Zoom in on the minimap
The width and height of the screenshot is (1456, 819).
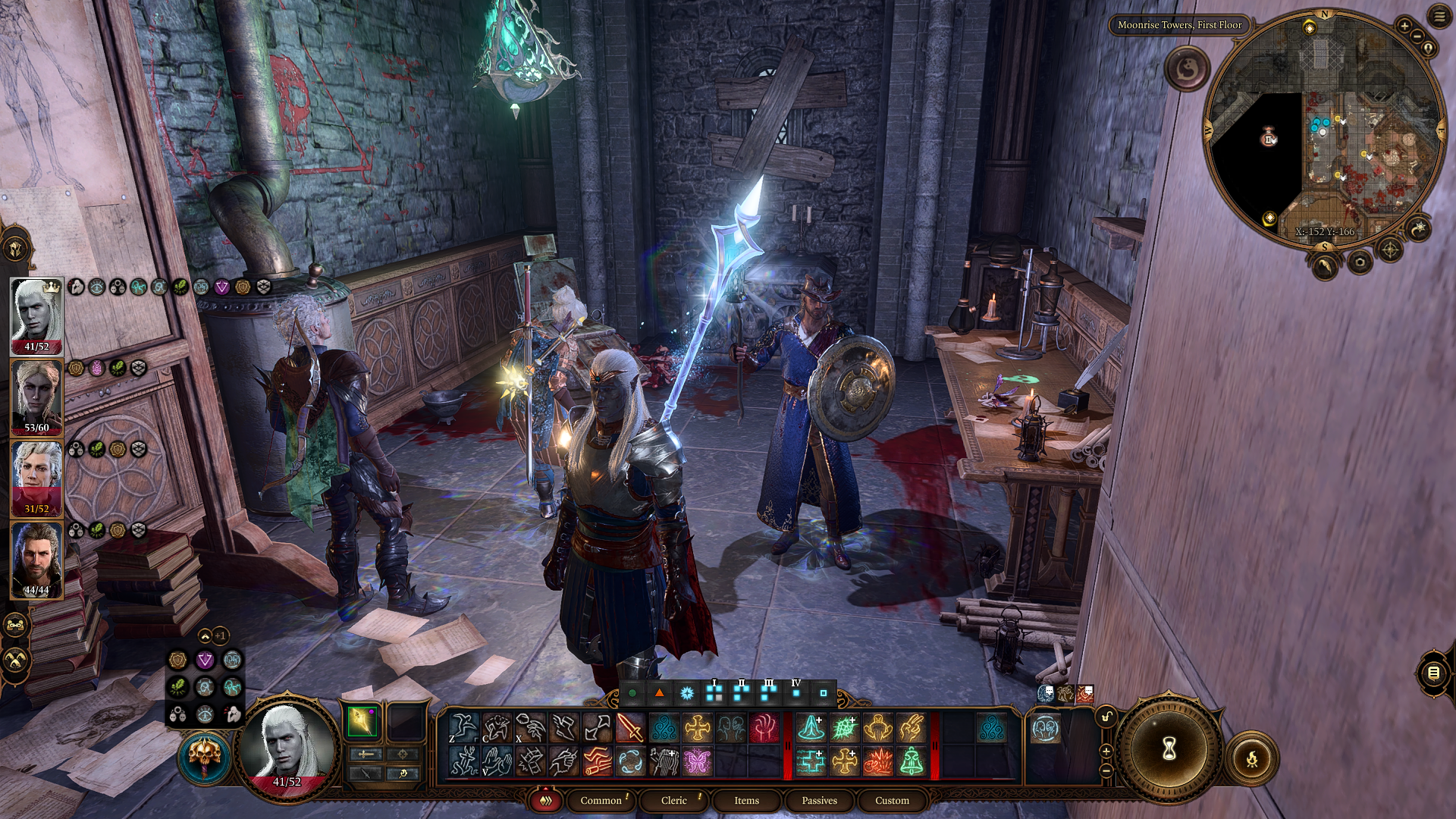pos(1404,27)
